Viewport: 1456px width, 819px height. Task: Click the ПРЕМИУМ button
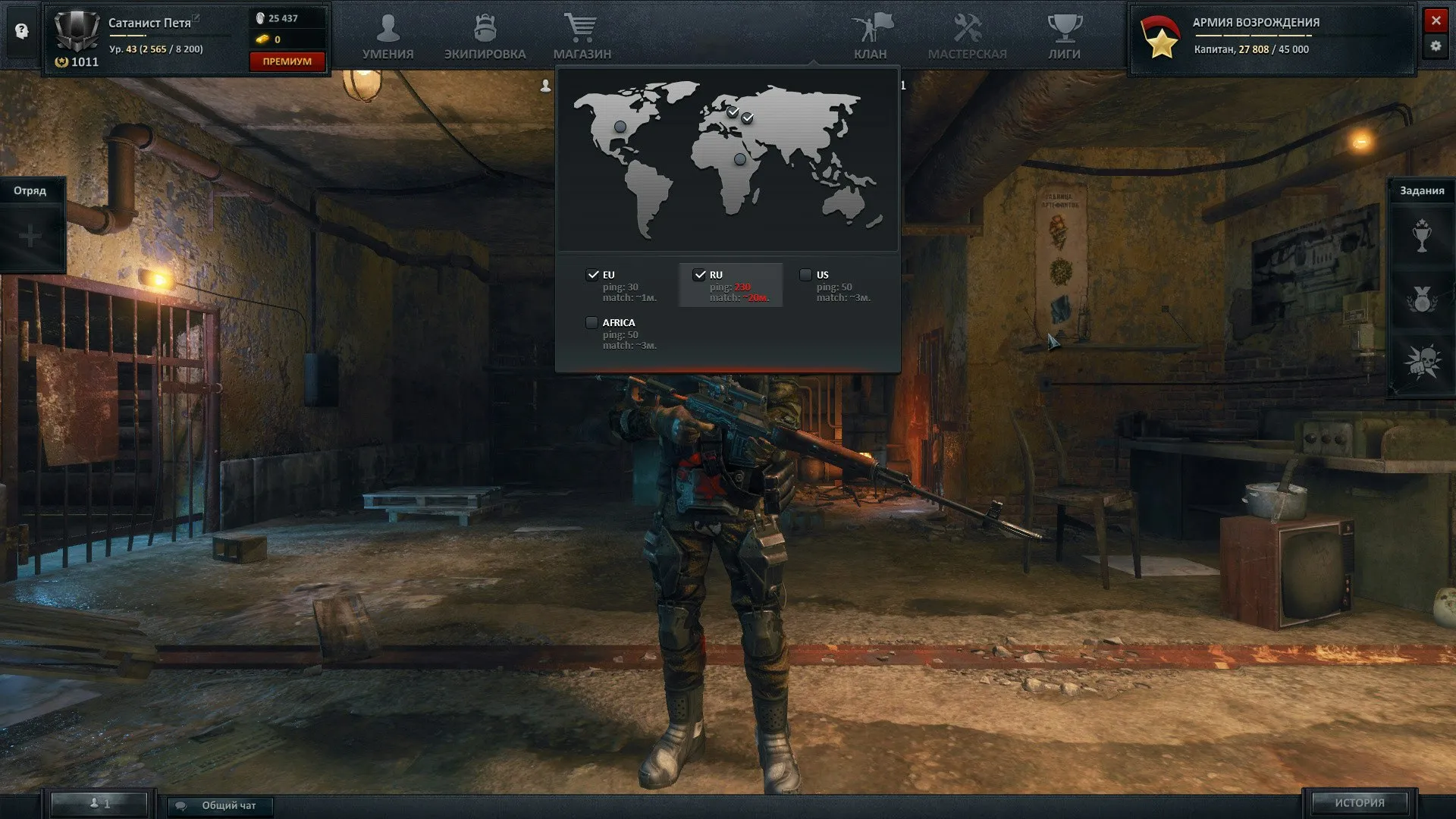tap(287, 61)
